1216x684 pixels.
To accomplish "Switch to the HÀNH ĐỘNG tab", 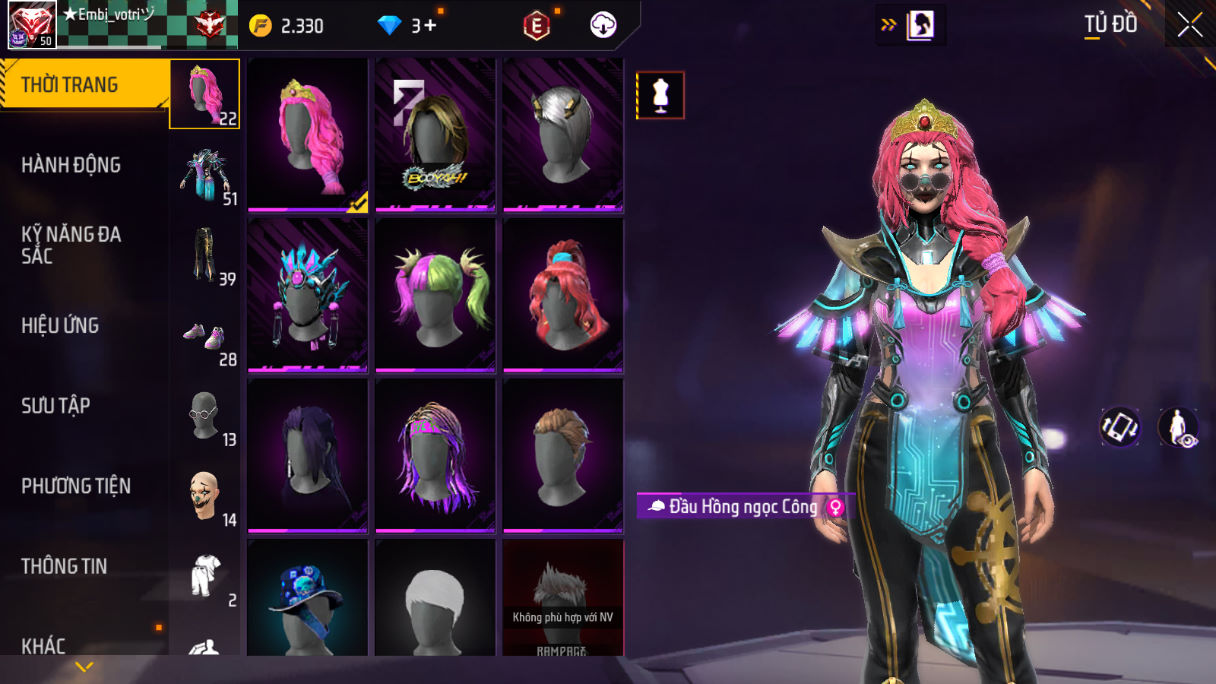I will coord(71,165).
